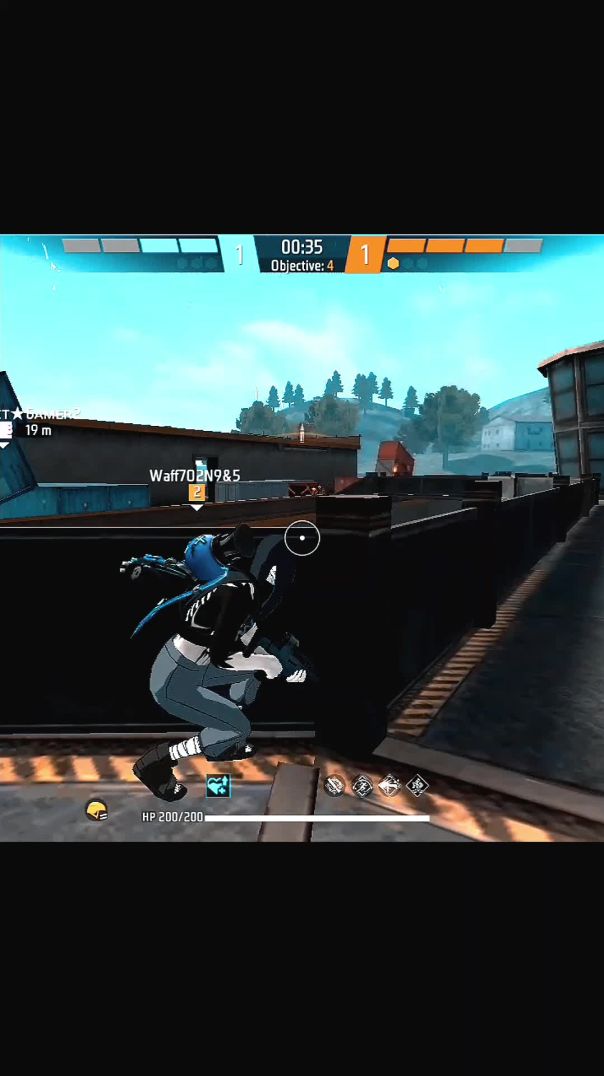Tap the yellow helmet icon
604x1076 pixels.
coord(96,809)
